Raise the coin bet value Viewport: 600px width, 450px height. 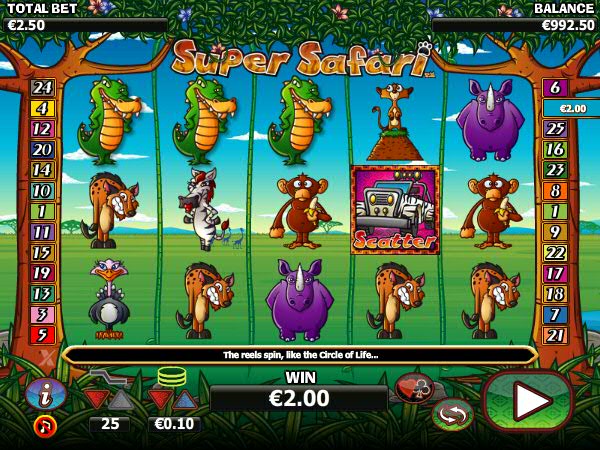185,399
